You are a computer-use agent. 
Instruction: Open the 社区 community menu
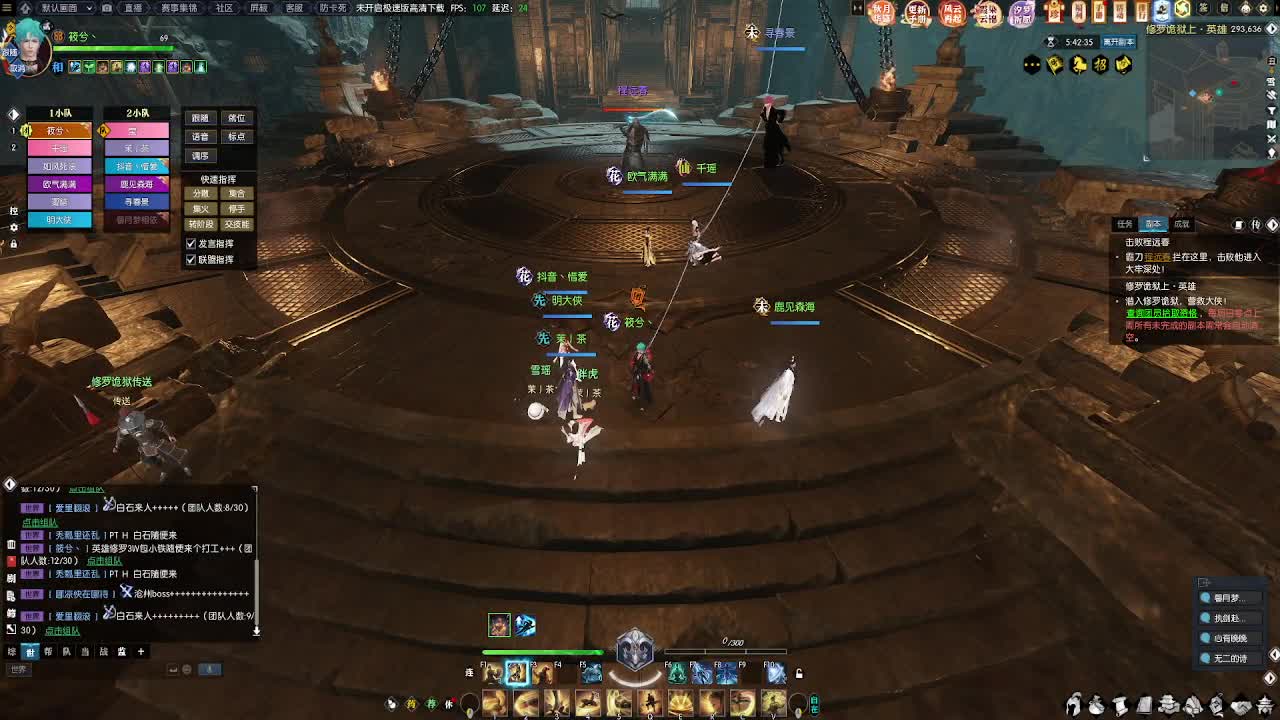click(x=224, y=8)
